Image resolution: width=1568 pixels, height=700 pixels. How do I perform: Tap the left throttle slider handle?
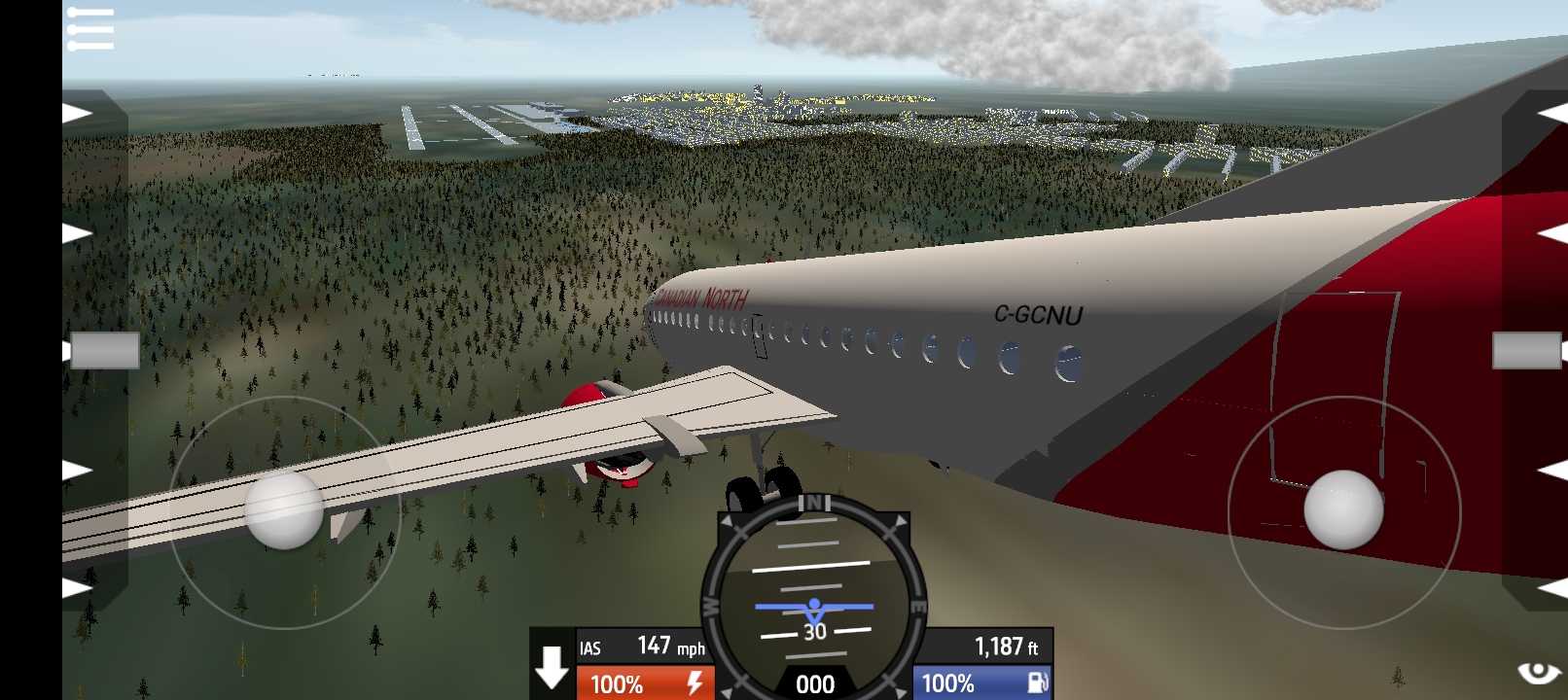[104, 351]
